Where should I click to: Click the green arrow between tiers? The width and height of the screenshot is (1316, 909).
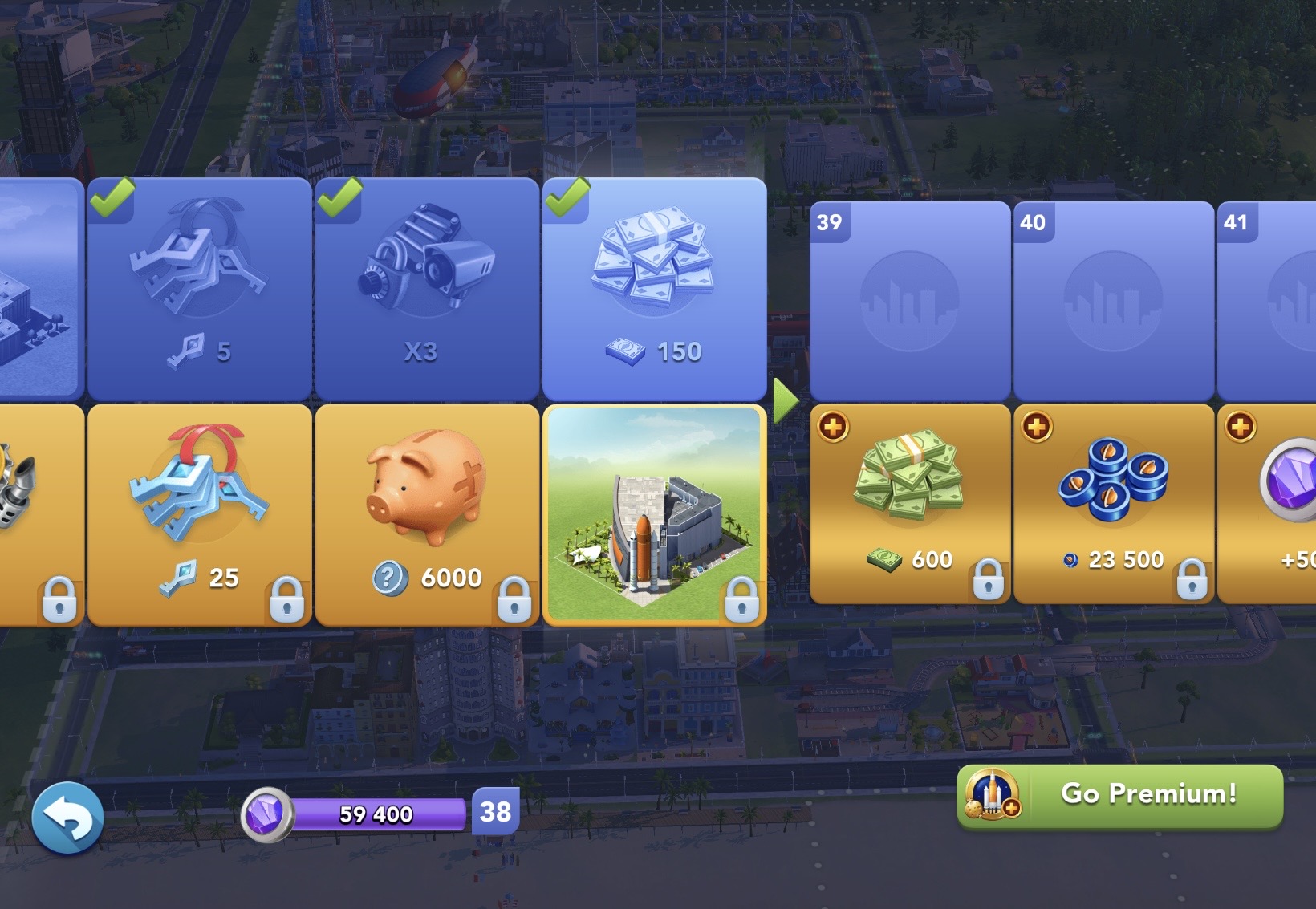(785, 400)
